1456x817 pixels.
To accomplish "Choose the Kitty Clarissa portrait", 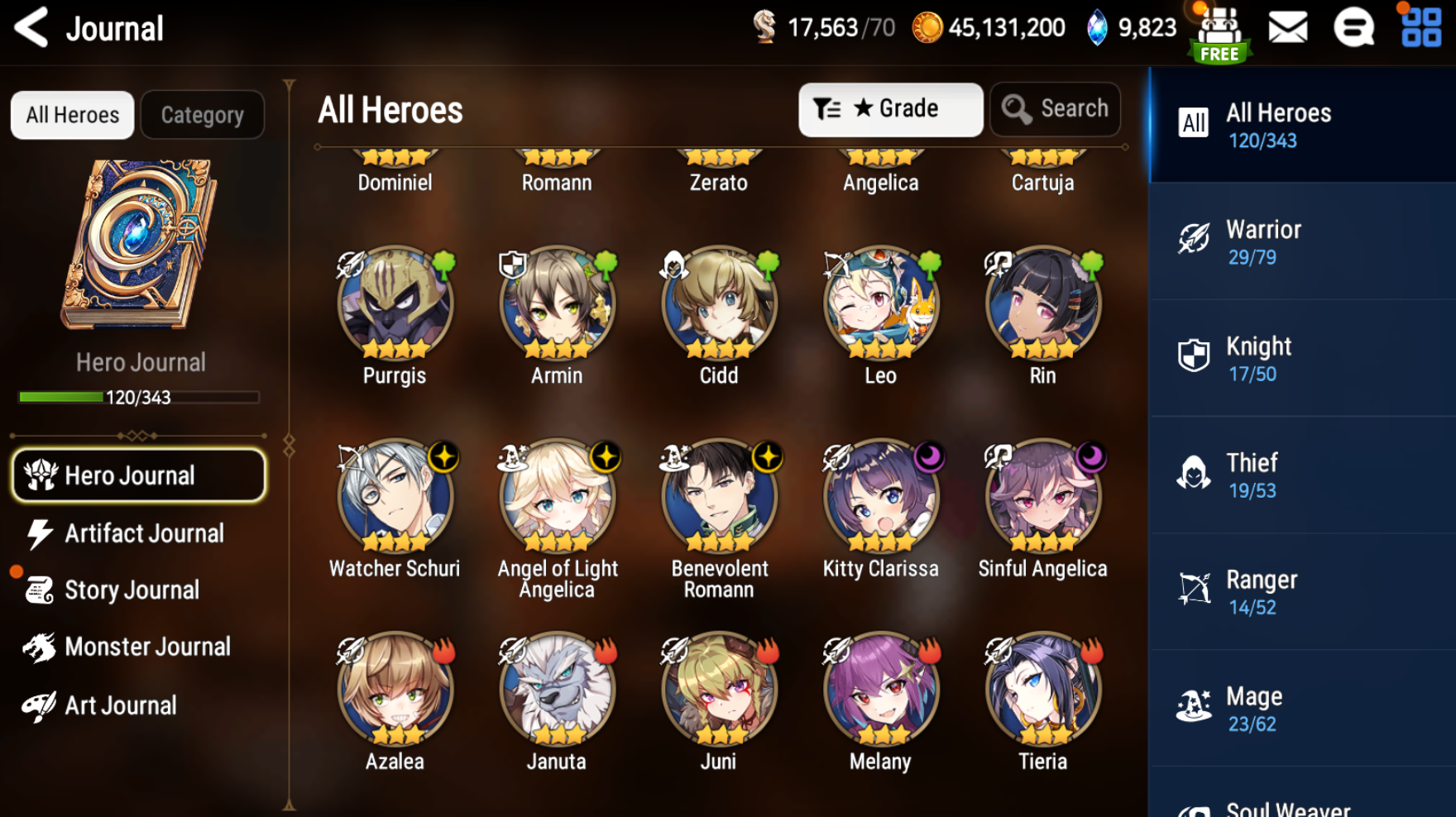I will click(x=881, y=498).
